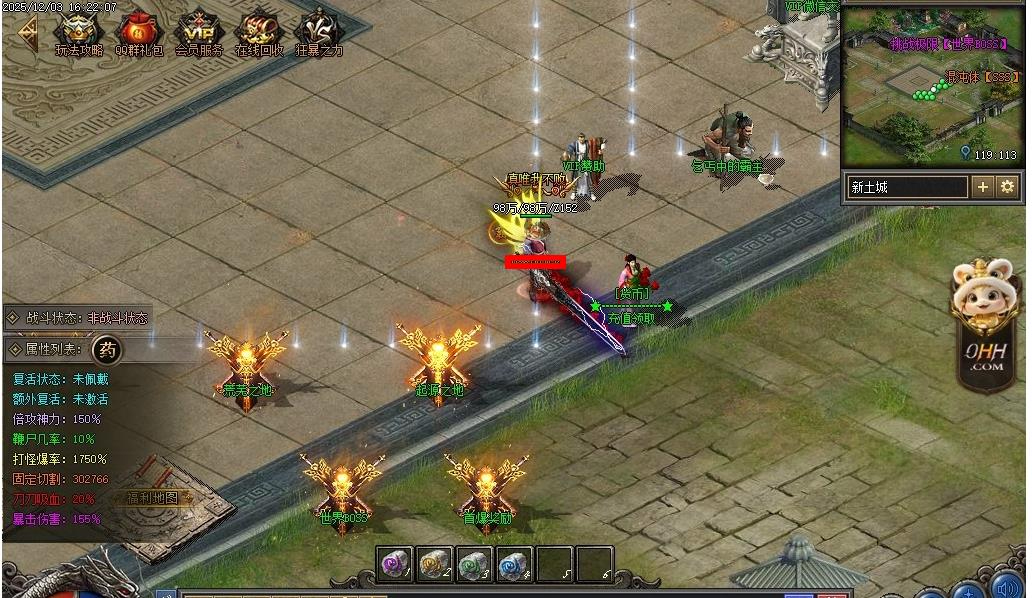This screenshot has width=1032, height=598.
Task: Open the QQ群礼包 gift bag
Action: click(139, 32)
